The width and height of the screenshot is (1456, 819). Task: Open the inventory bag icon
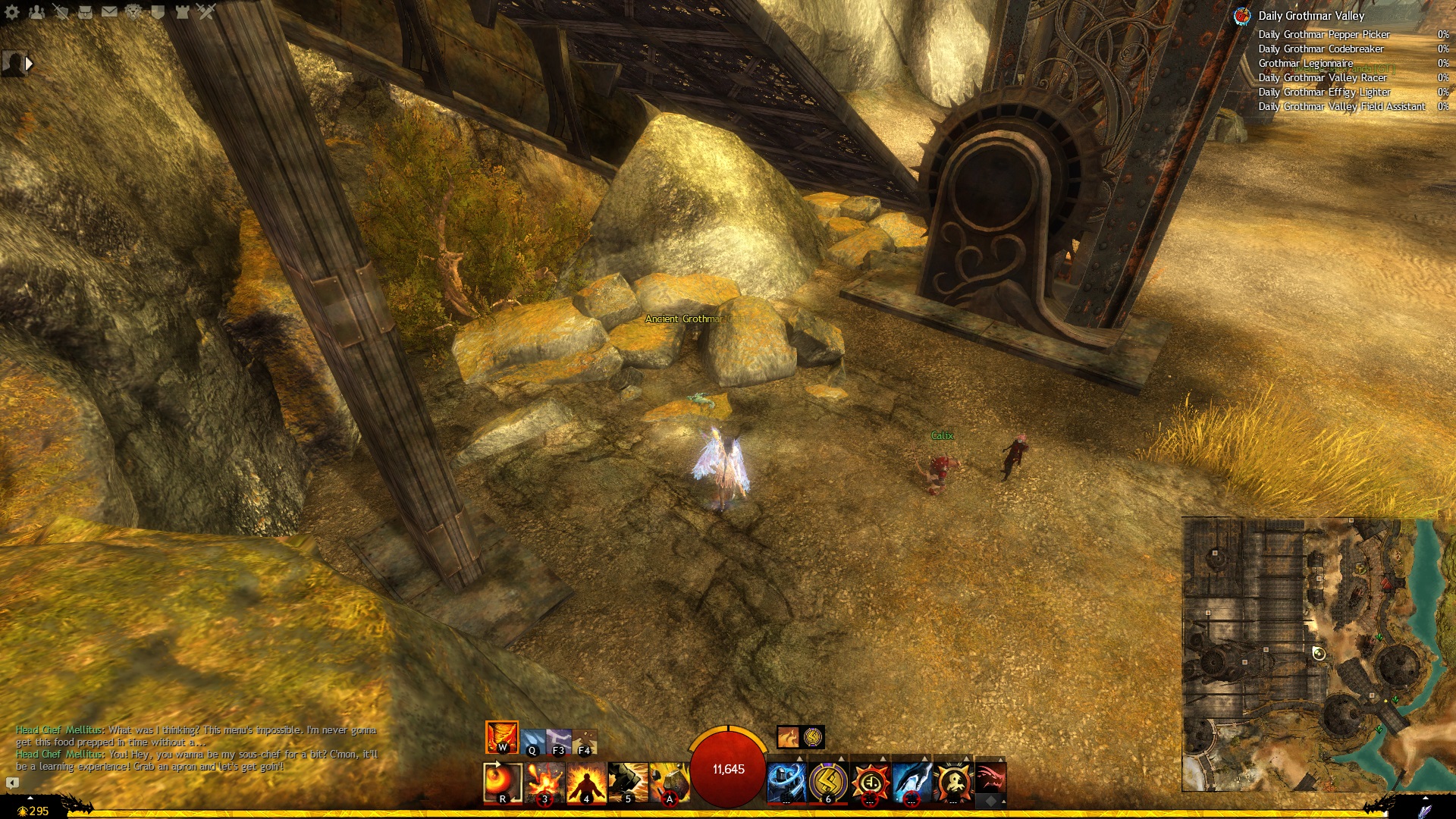[x=85, y=11]
